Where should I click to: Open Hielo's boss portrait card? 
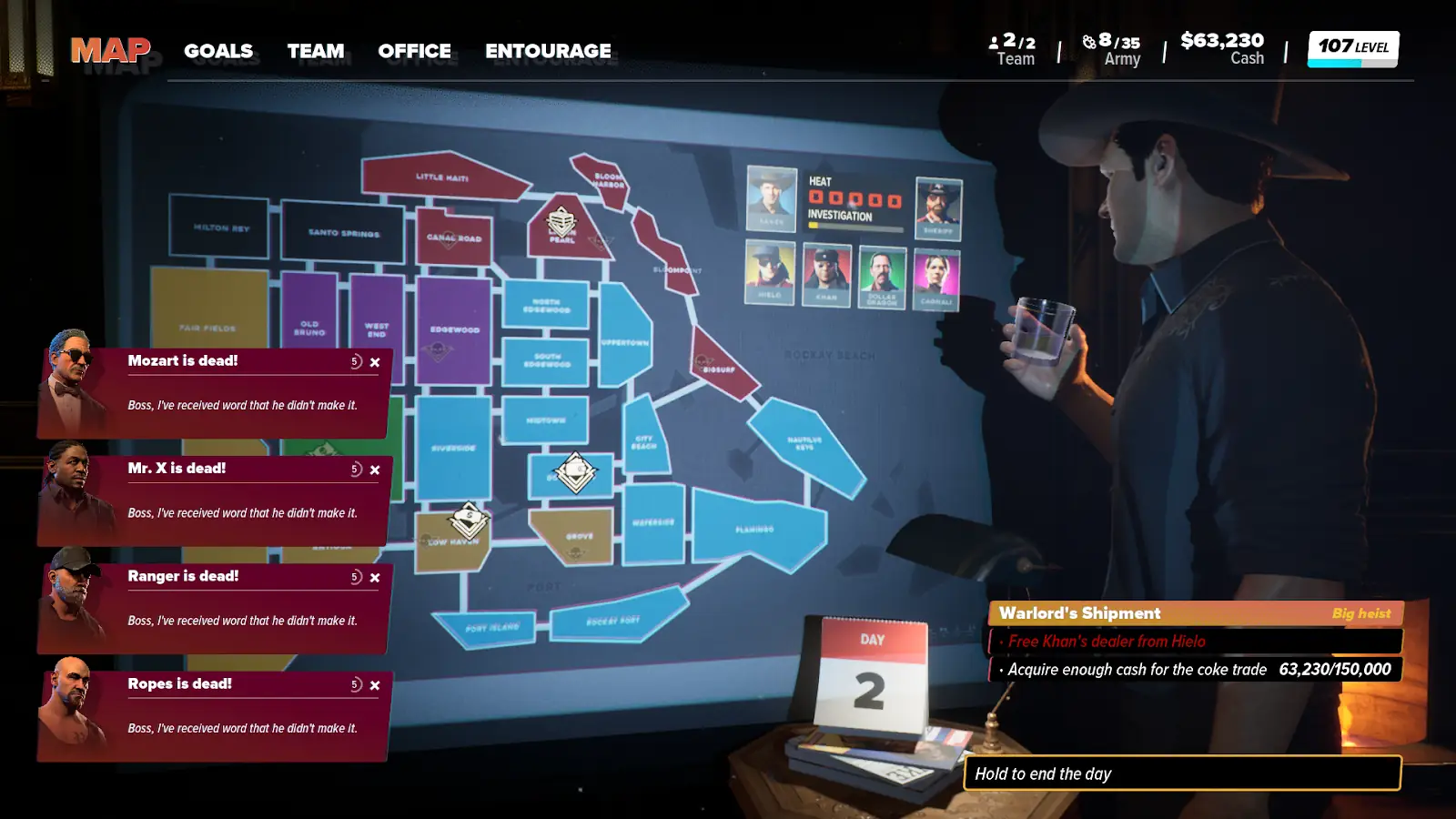point(770,273)
